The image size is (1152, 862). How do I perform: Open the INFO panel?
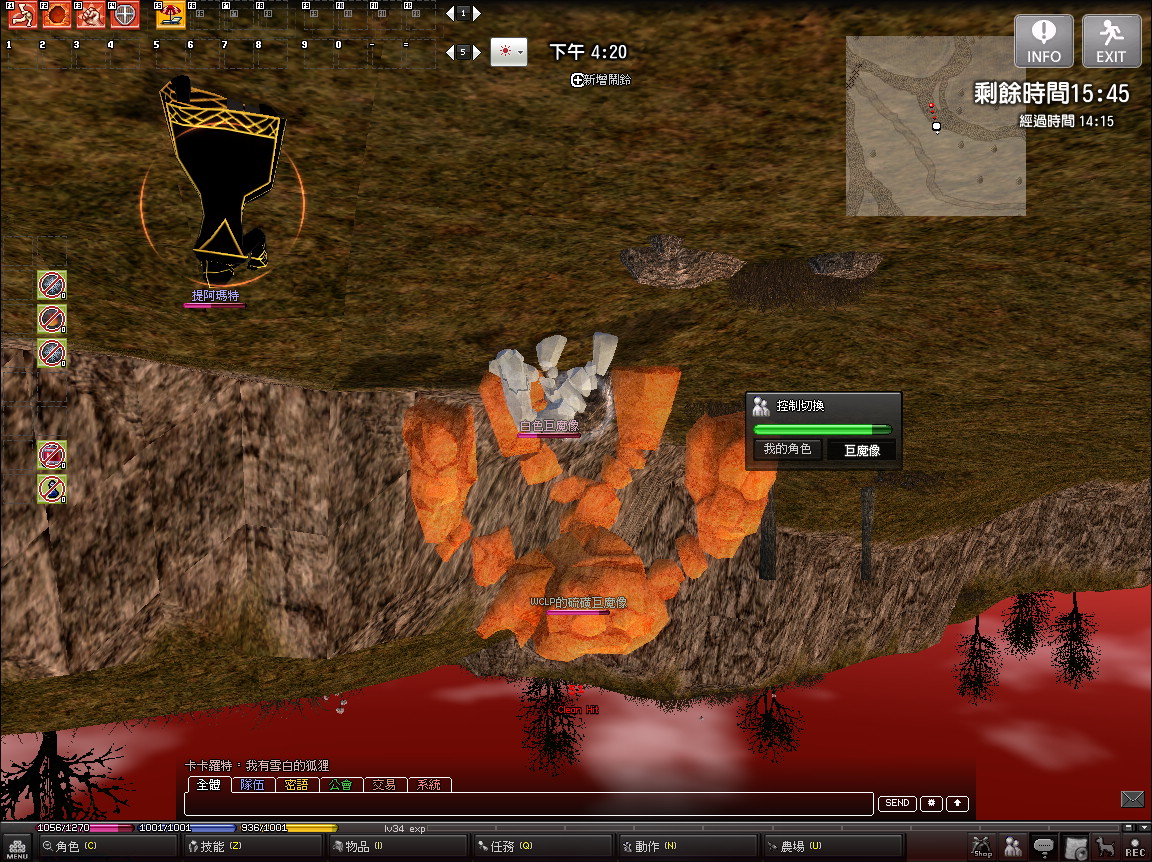[1044, 41]
